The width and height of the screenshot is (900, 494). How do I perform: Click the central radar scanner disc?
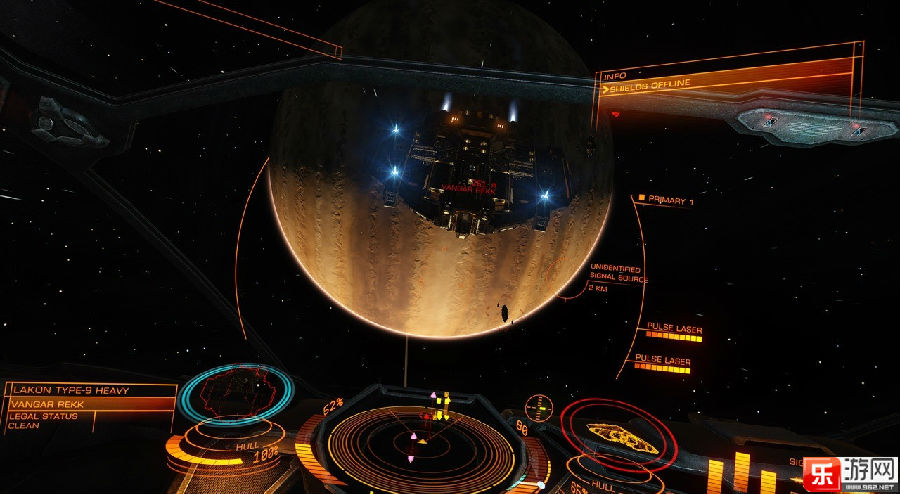422,439
